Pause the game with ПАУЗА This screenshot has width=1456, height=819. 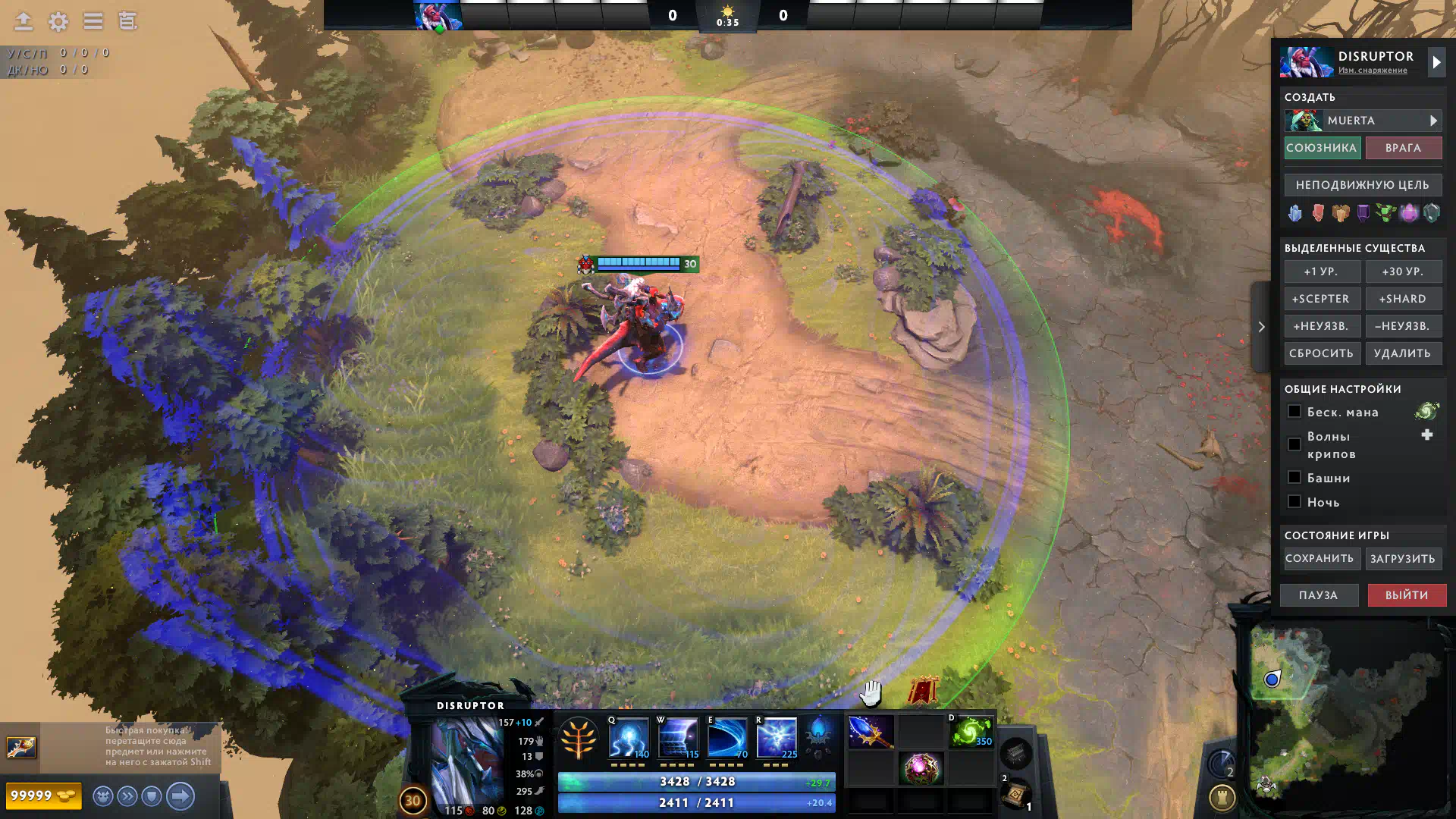coord(1319,595)
